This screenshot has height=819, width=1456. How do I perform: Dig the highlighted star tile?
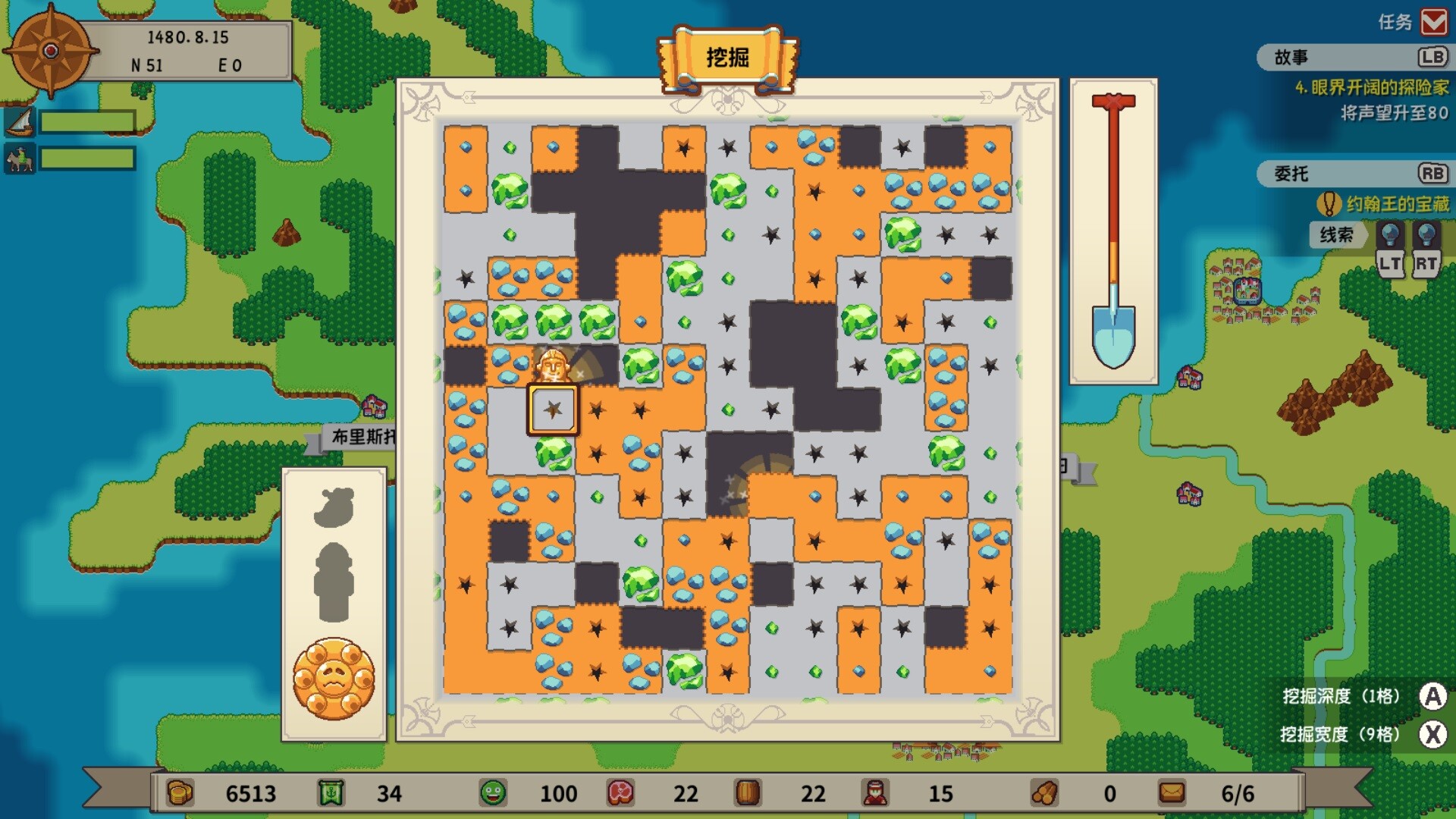click(553, 409)
